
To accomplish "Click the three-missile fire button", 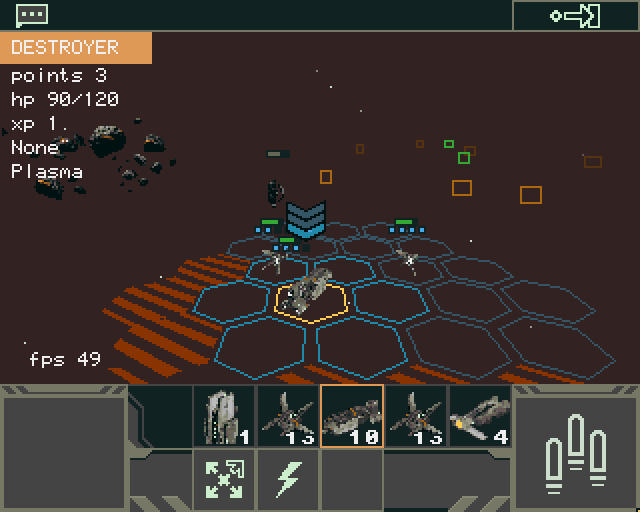I will coord(575,448).
